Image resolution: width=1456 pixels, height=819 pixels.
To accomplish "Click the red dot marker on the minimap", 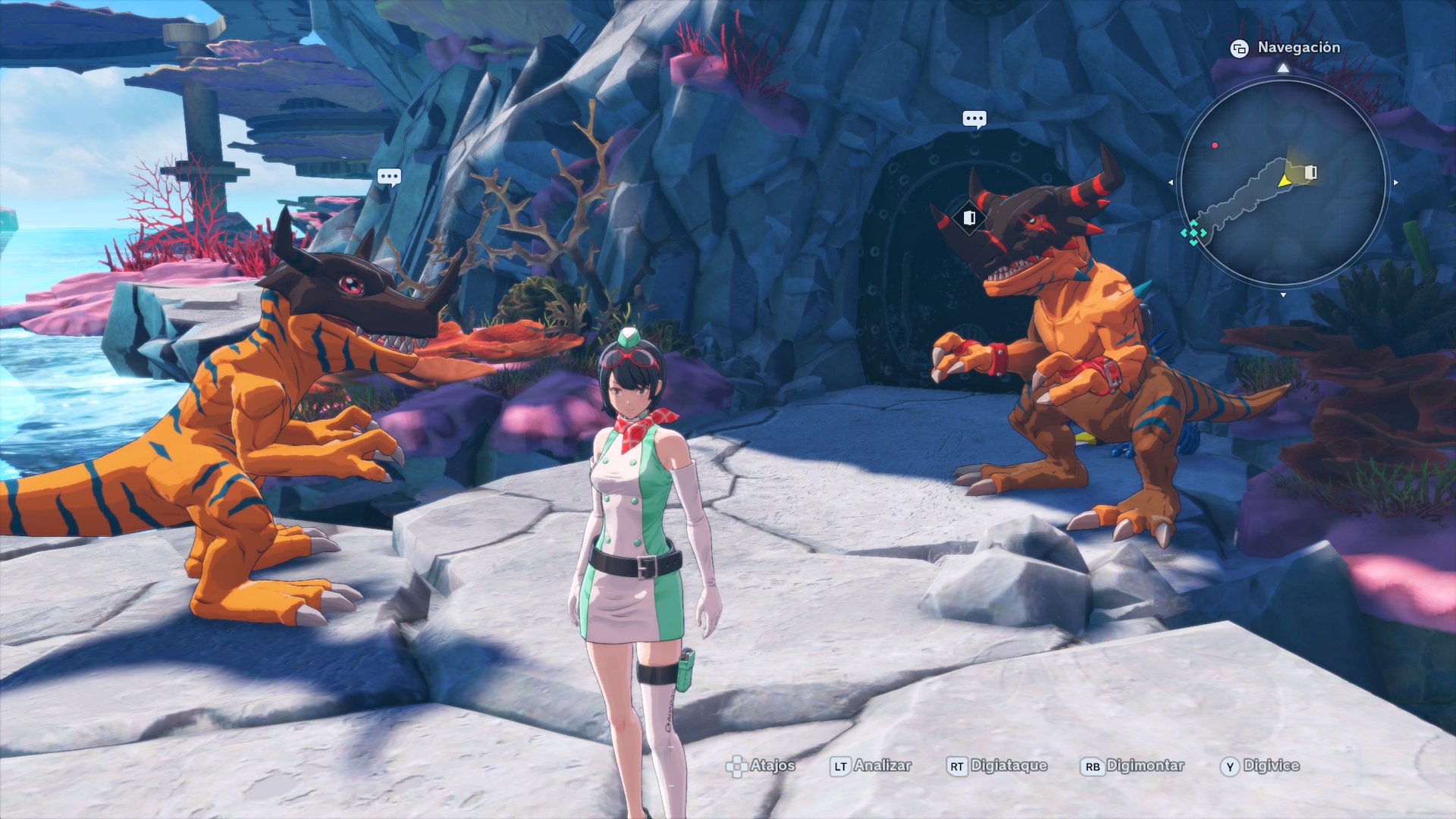I will click(1215, 145).
